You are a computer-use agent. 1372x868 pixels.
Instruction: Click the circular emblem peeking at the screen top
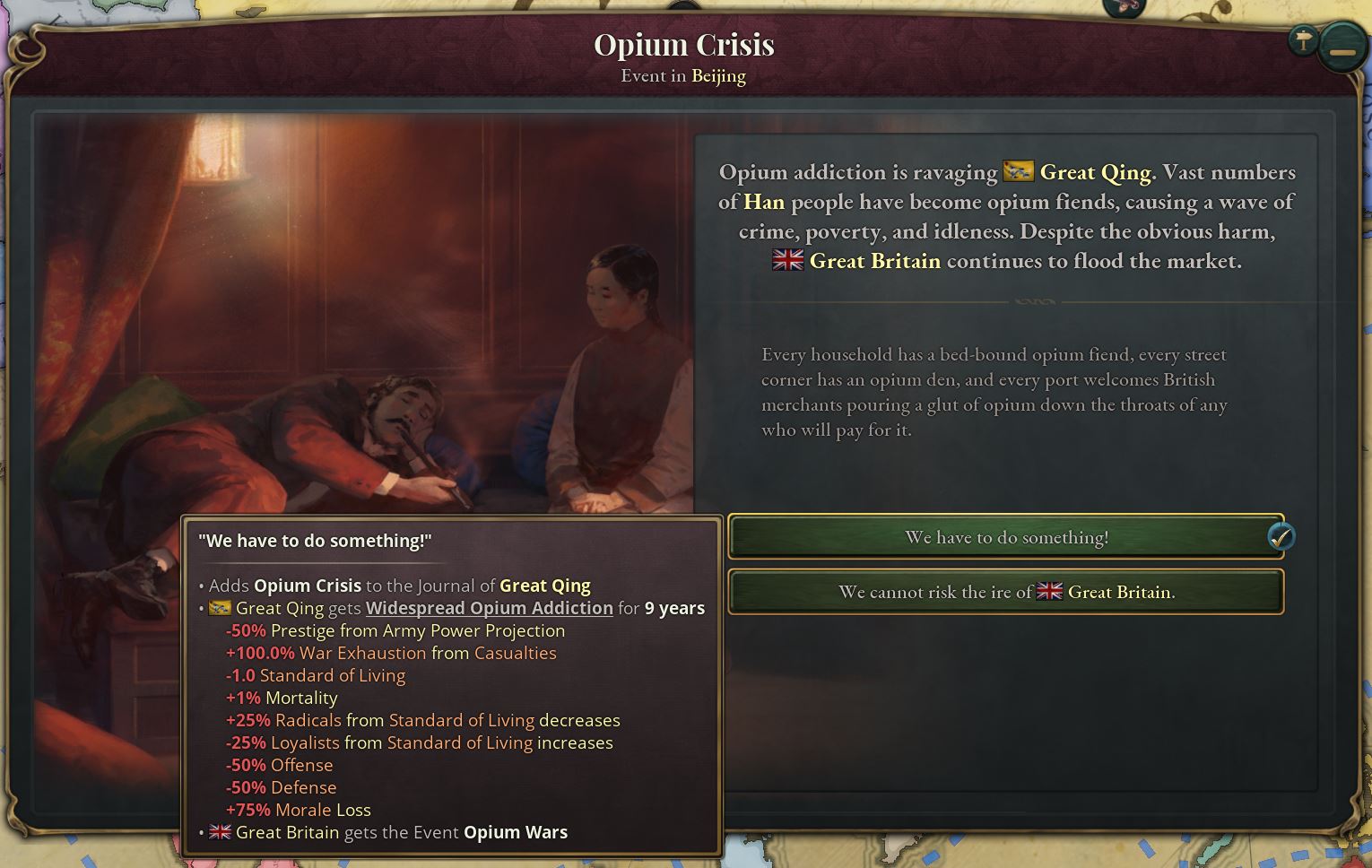1124,7
